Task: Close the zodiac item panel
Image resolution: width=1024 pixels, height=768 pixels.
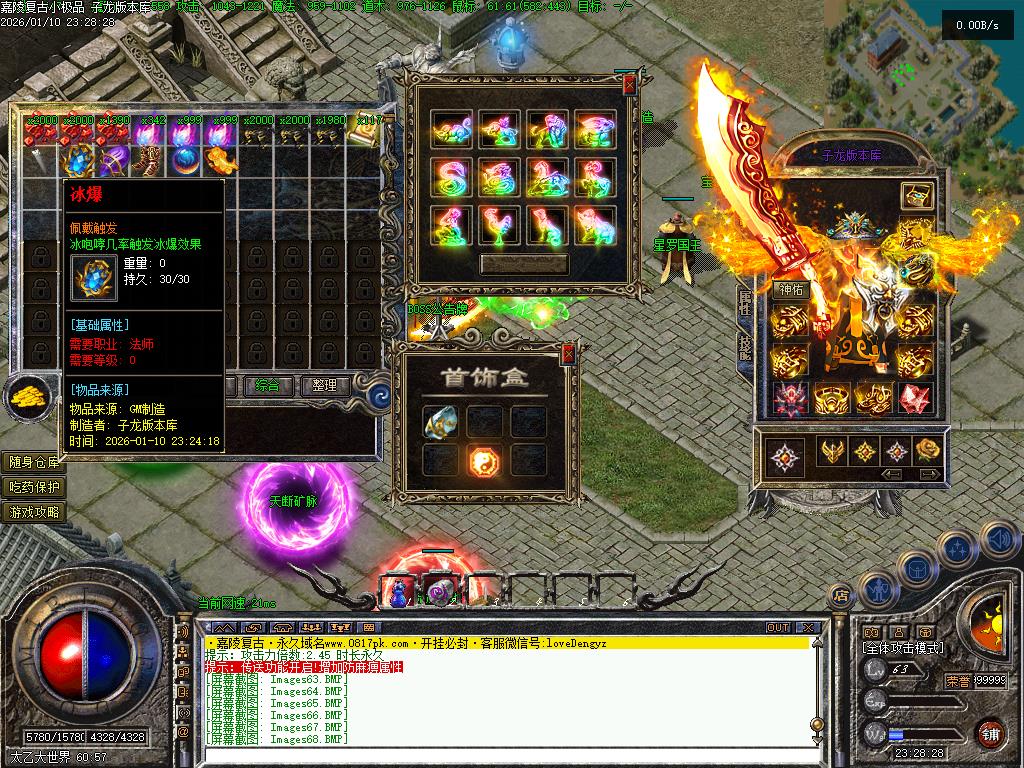Action: [x=628, y=87]
